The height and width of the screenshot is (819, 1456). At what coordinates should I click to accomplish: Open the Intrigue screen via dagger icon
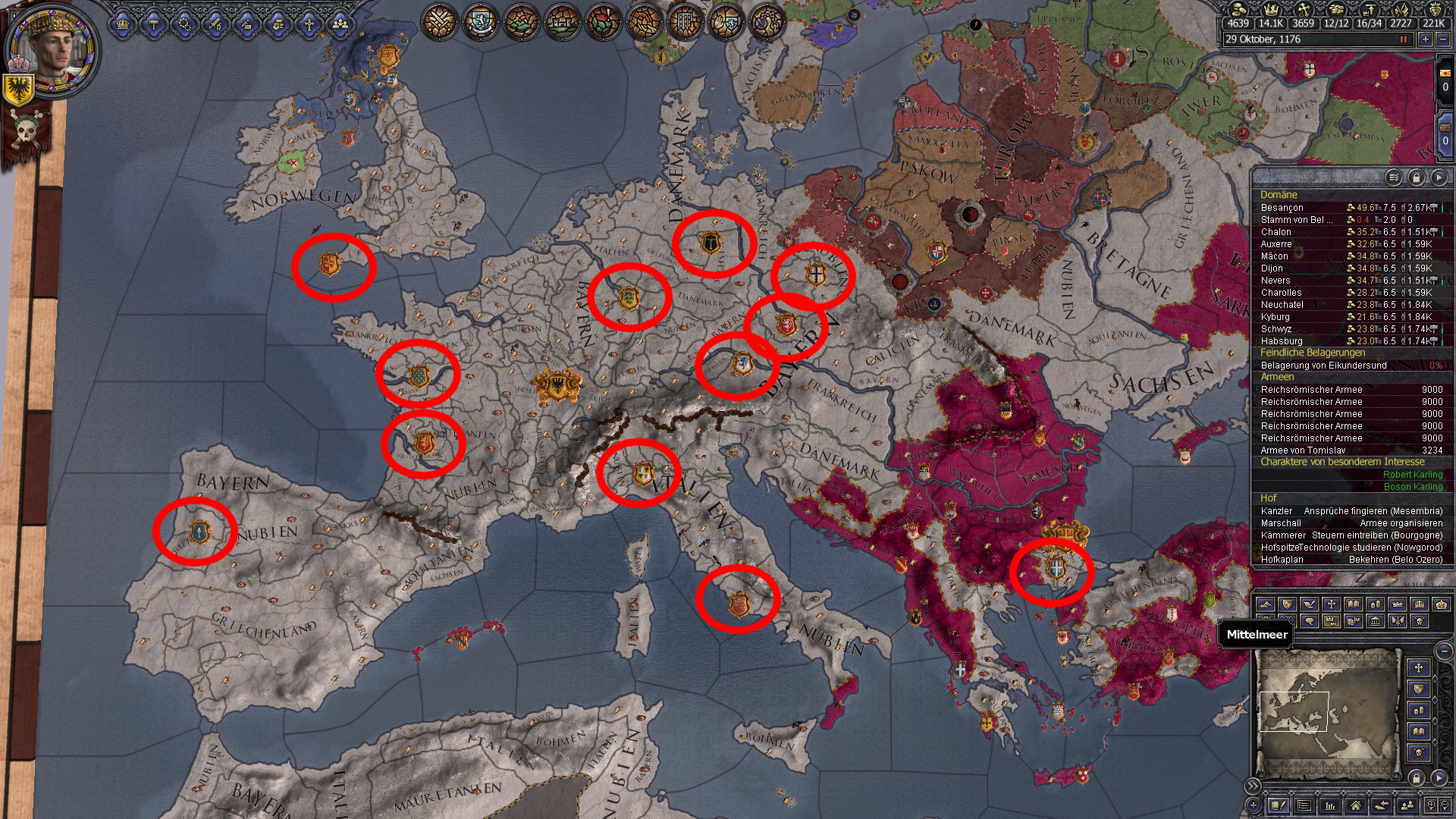pyautogui.click(x=246, y=25)
